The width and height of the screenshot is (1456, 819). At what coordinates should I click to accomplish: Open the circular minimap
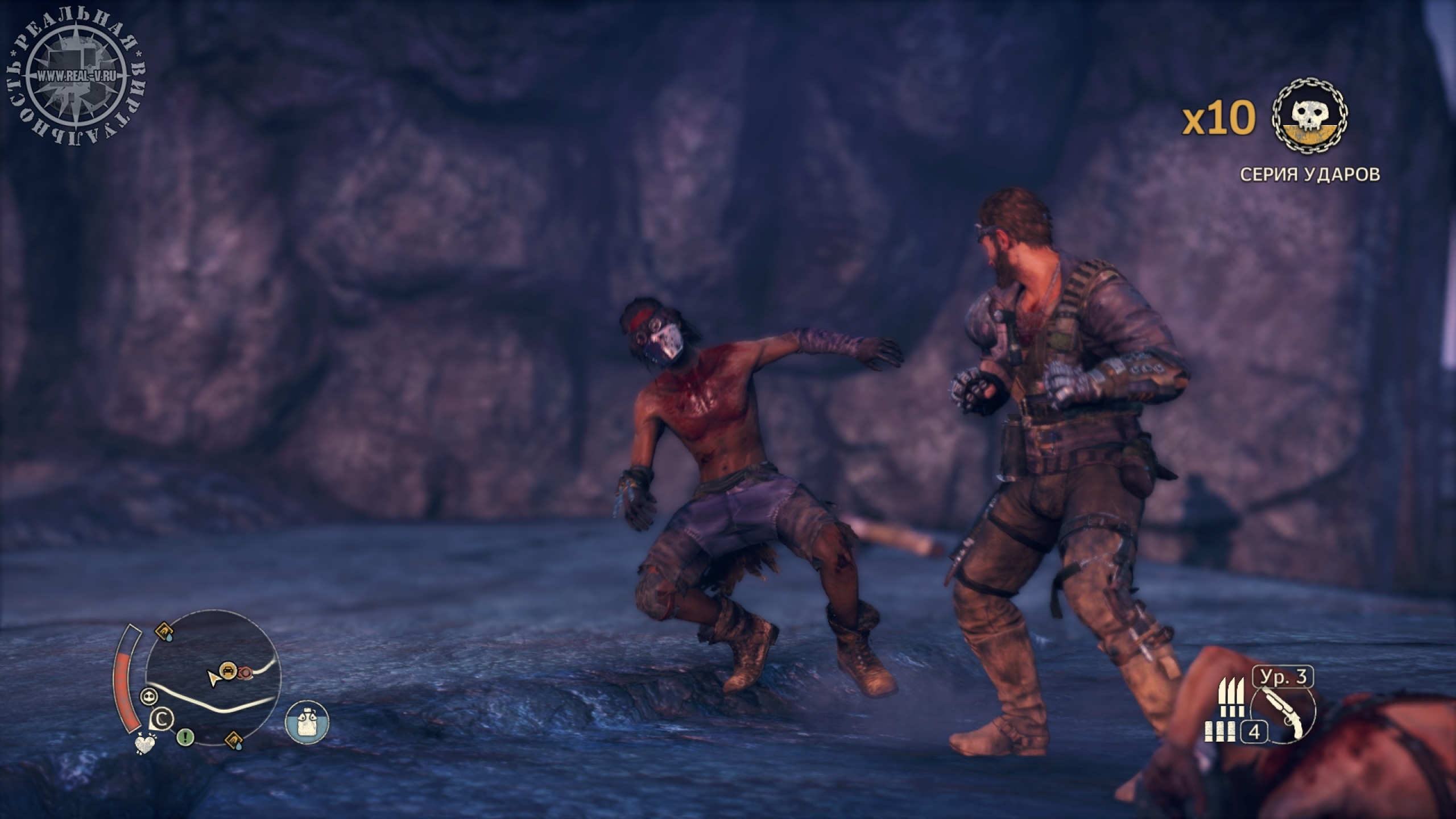click(213, 678)
